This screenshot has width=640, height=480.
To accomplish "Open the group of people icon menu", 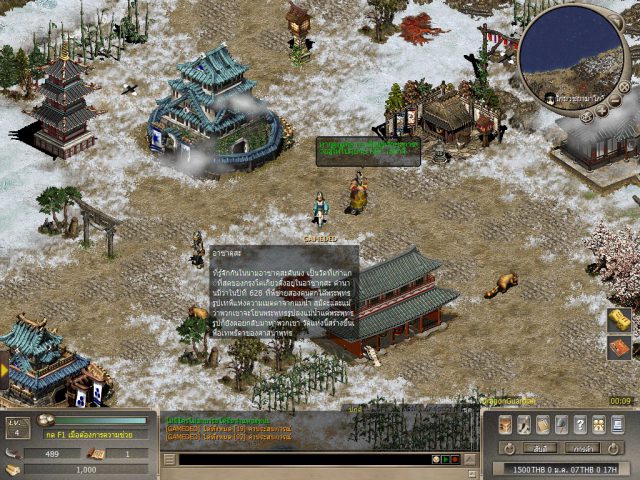I will click(x=600, y=424).
